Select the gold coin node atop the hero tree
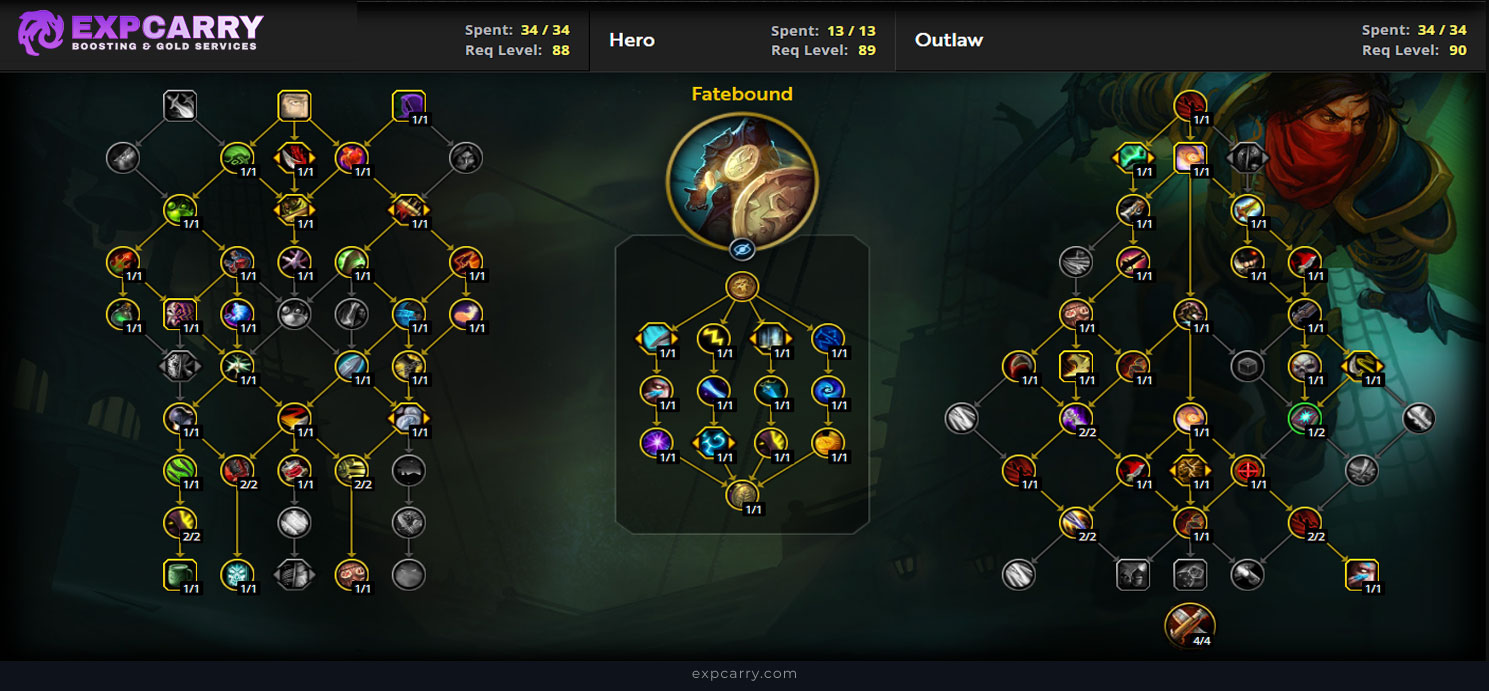The width and height of the screenshot is (1489, 691). tap(741, 287)
